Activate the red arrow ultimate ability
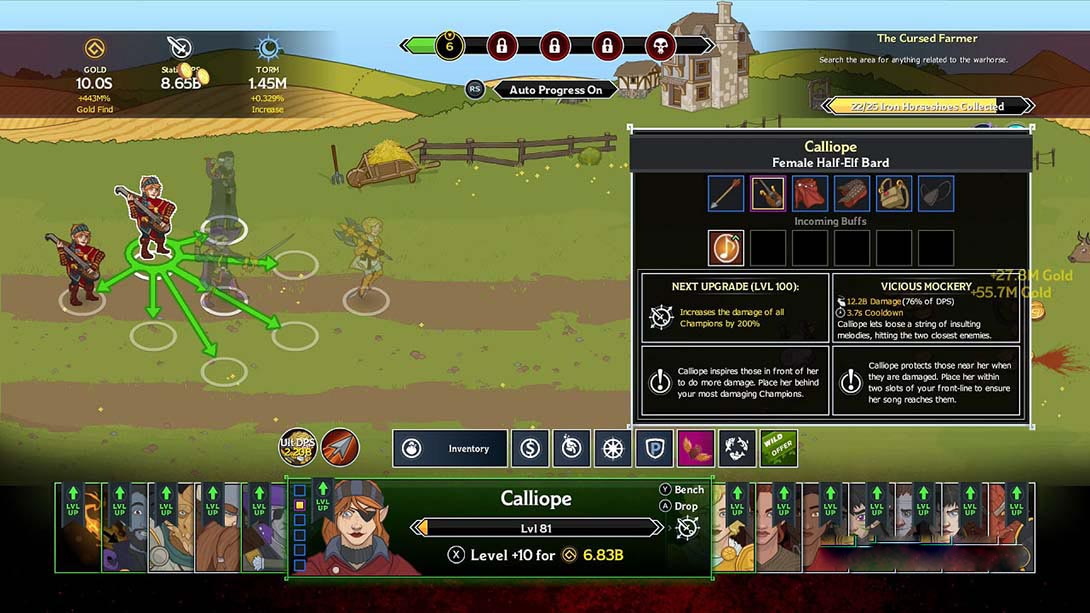 coord(340,447)
